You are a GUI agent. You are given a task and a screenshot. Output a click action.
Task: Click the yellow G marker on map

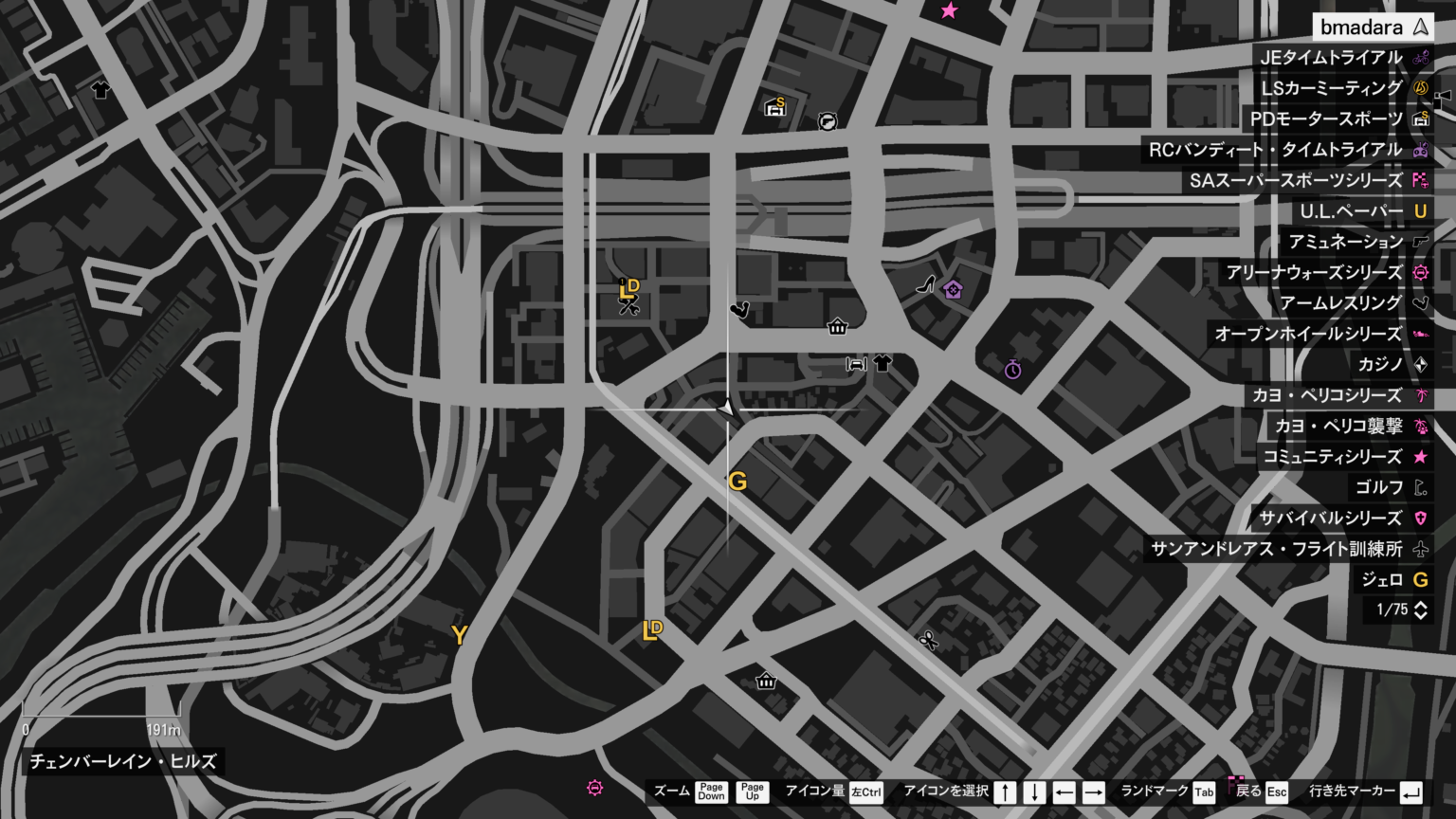click(x=737, y=482)
